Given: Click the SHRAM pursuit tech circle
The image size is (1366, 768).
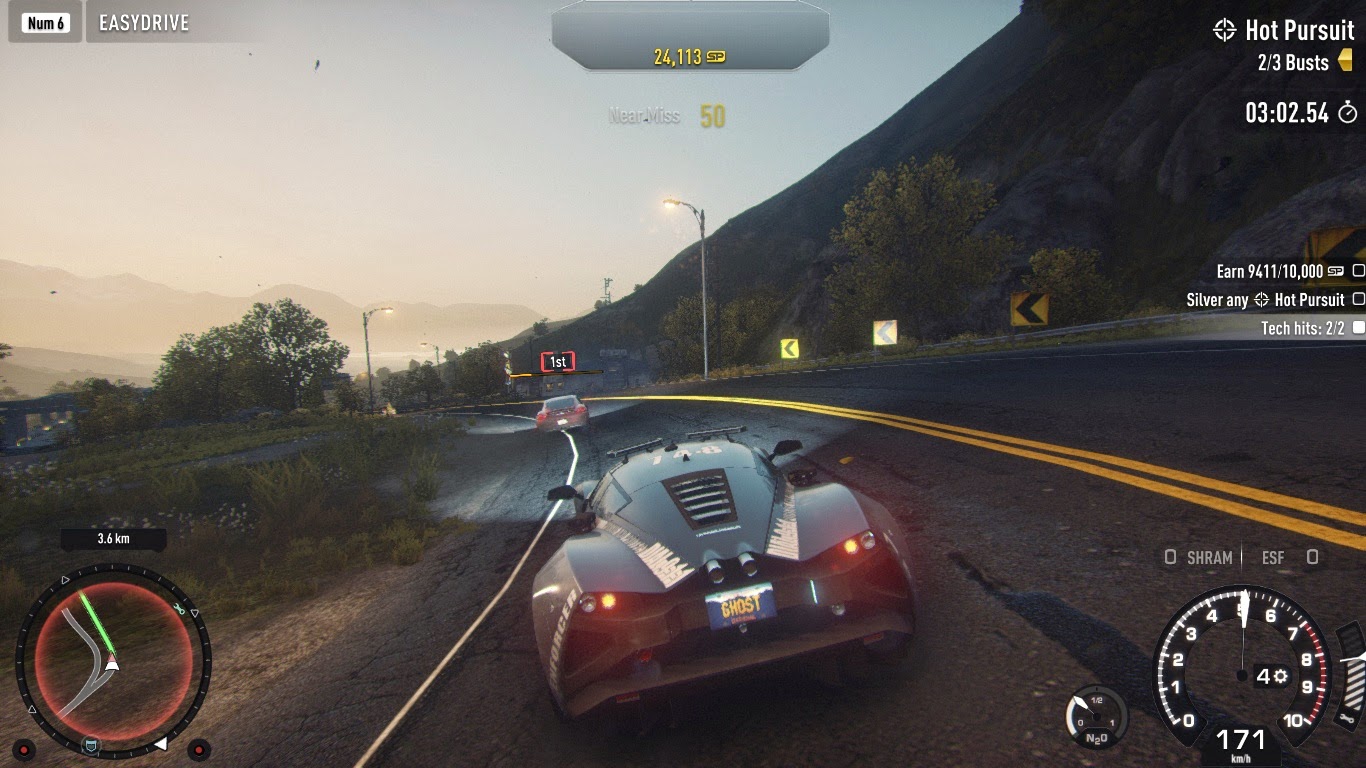Looking at the screenshot, I should (1170, 558).
